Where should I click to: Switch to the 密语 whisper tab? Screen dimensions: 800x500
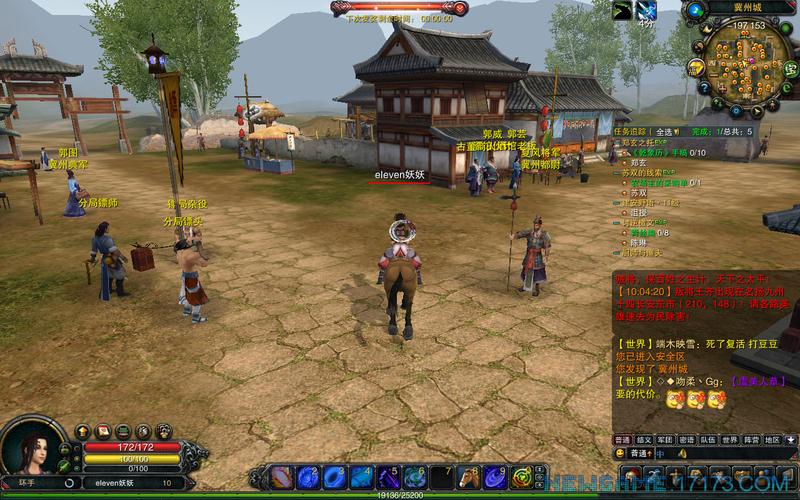pos(686,439)
